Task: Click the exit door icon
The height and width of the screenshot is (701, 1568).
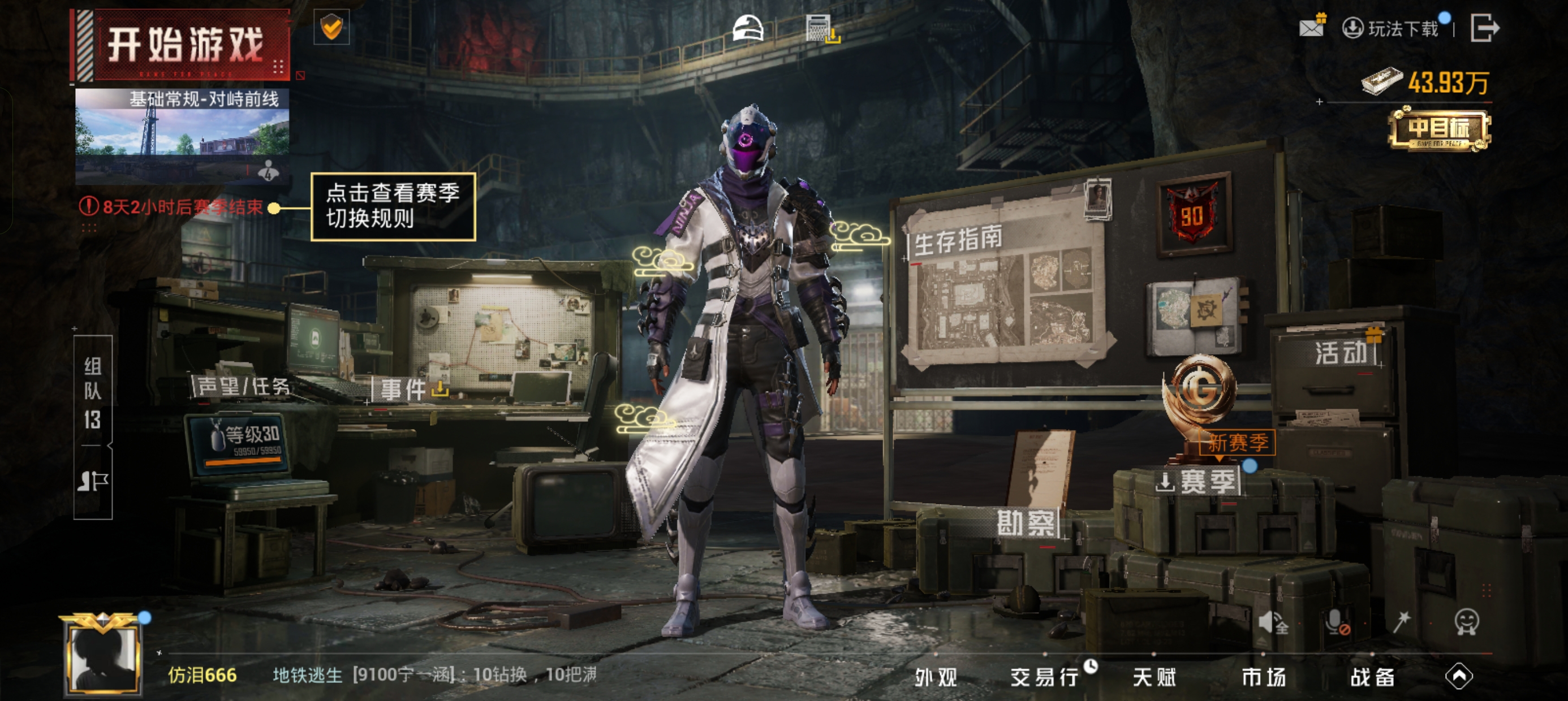Action: pyautogui.click(x=1484, y=28)
